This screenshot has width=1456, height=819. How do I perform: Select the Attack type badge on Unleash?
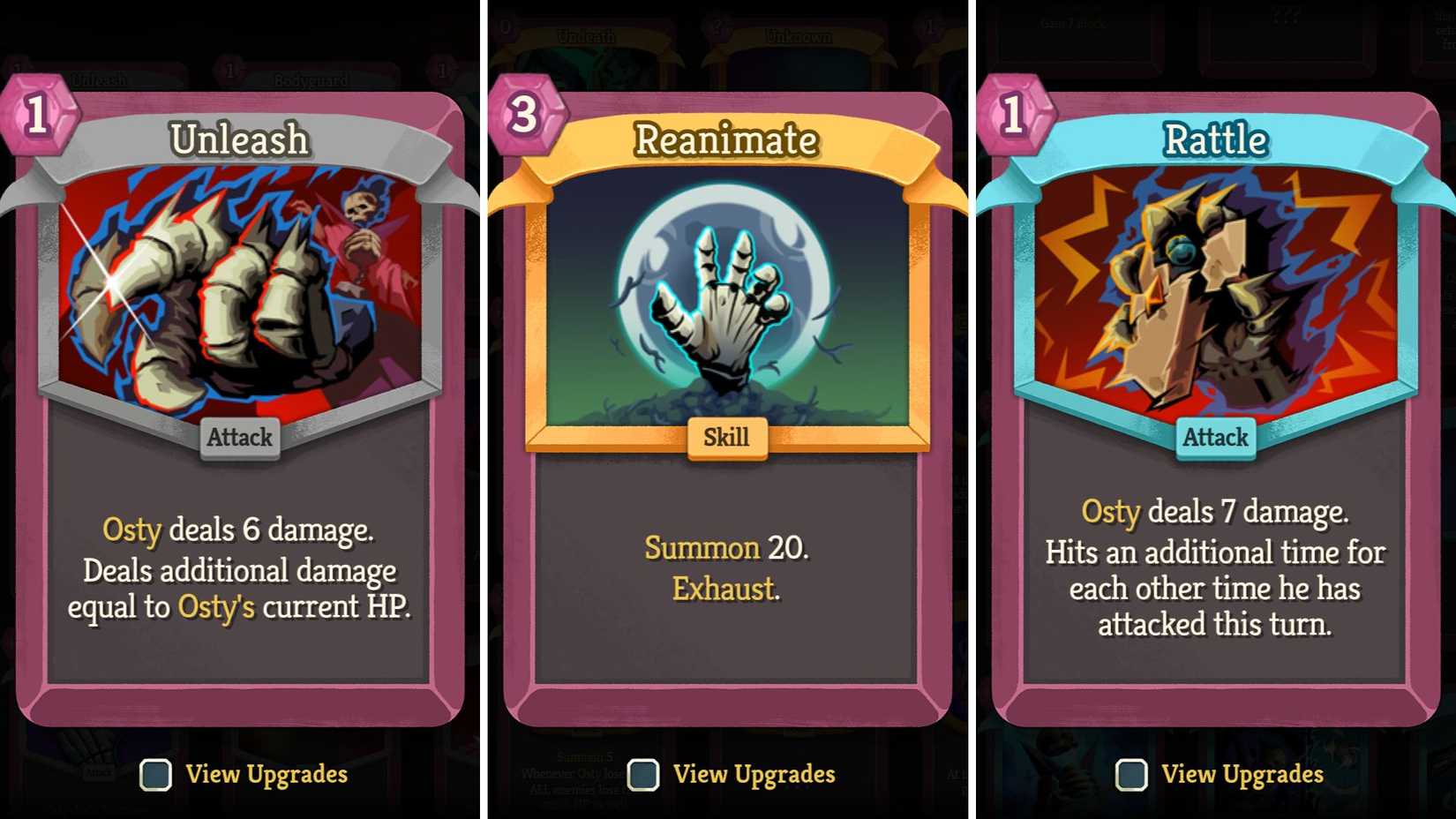pos(239,437)
